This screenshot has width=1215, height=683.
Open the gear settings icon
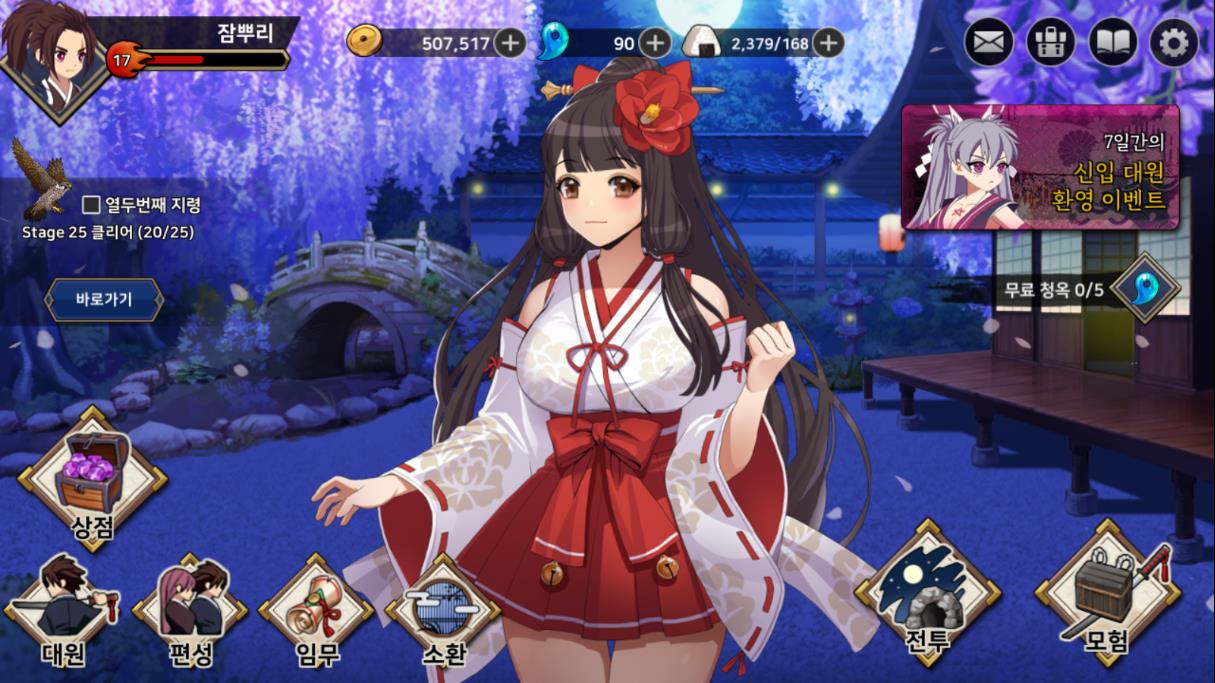(1174, 43)
